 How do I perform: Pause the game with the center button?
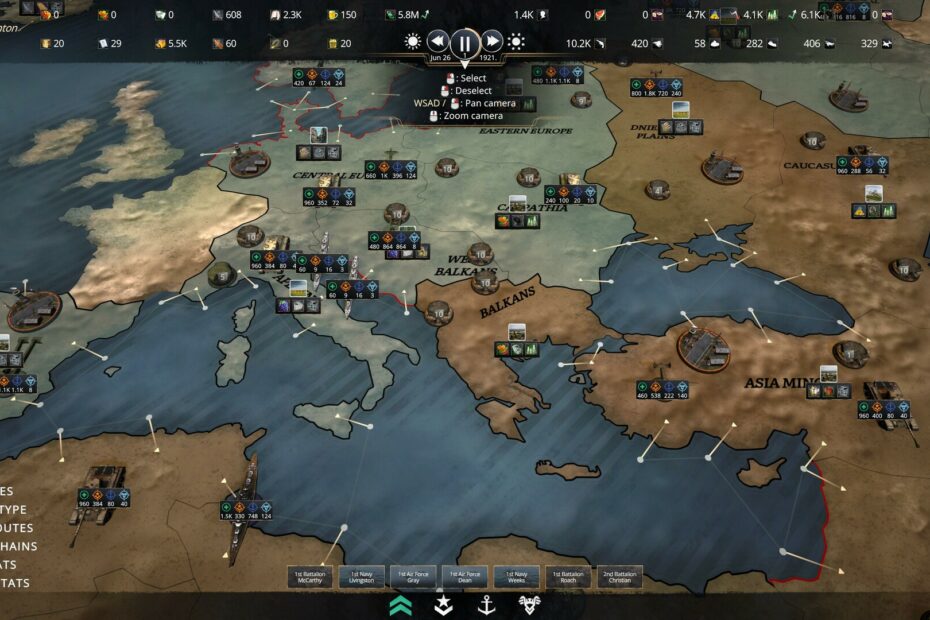(465, 43)
